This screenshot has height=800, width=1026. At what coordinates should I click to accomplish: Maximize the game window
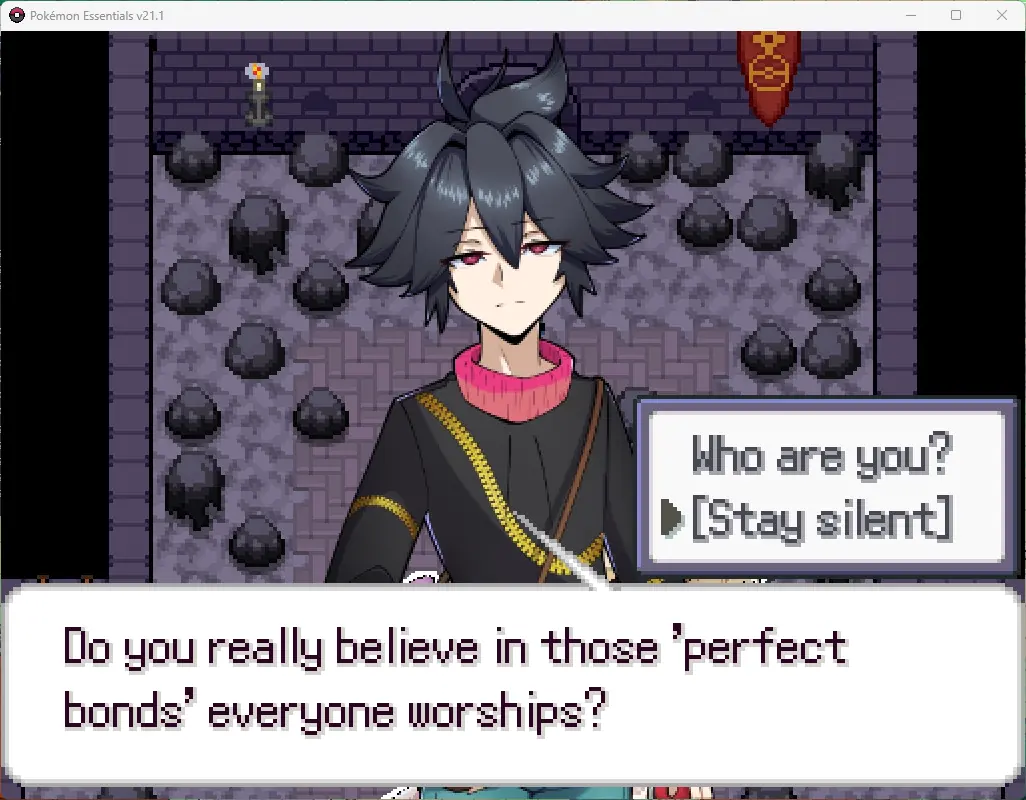click(x=956, y=15)
